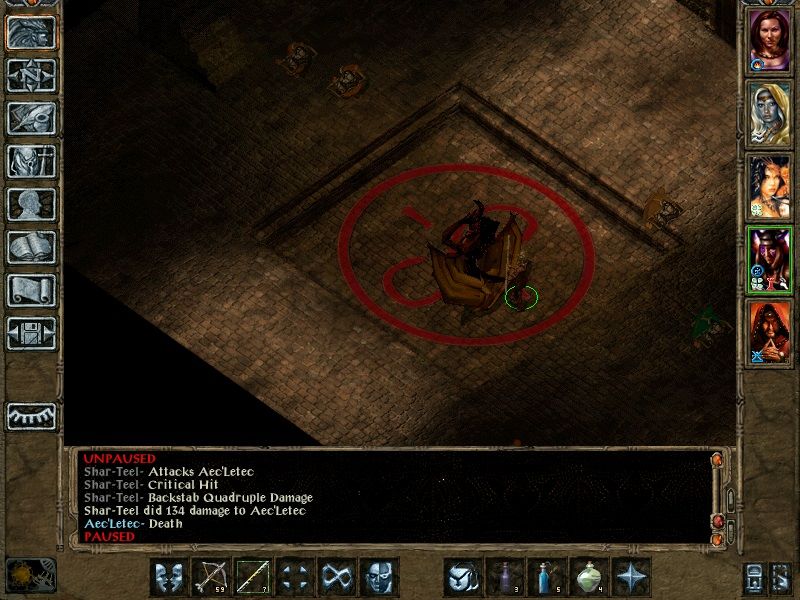Activate the infinity symbol ability

pyautogui.click(x=337, y=577)
